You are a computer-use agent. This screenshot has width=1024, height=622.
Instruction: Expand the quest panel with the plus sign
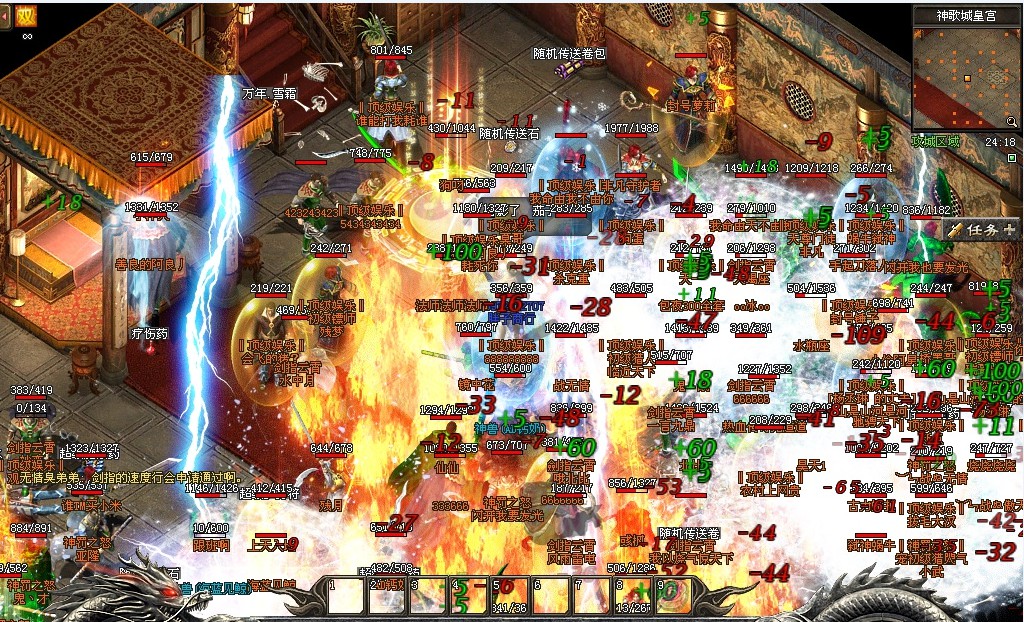[x=1009, y=229]
